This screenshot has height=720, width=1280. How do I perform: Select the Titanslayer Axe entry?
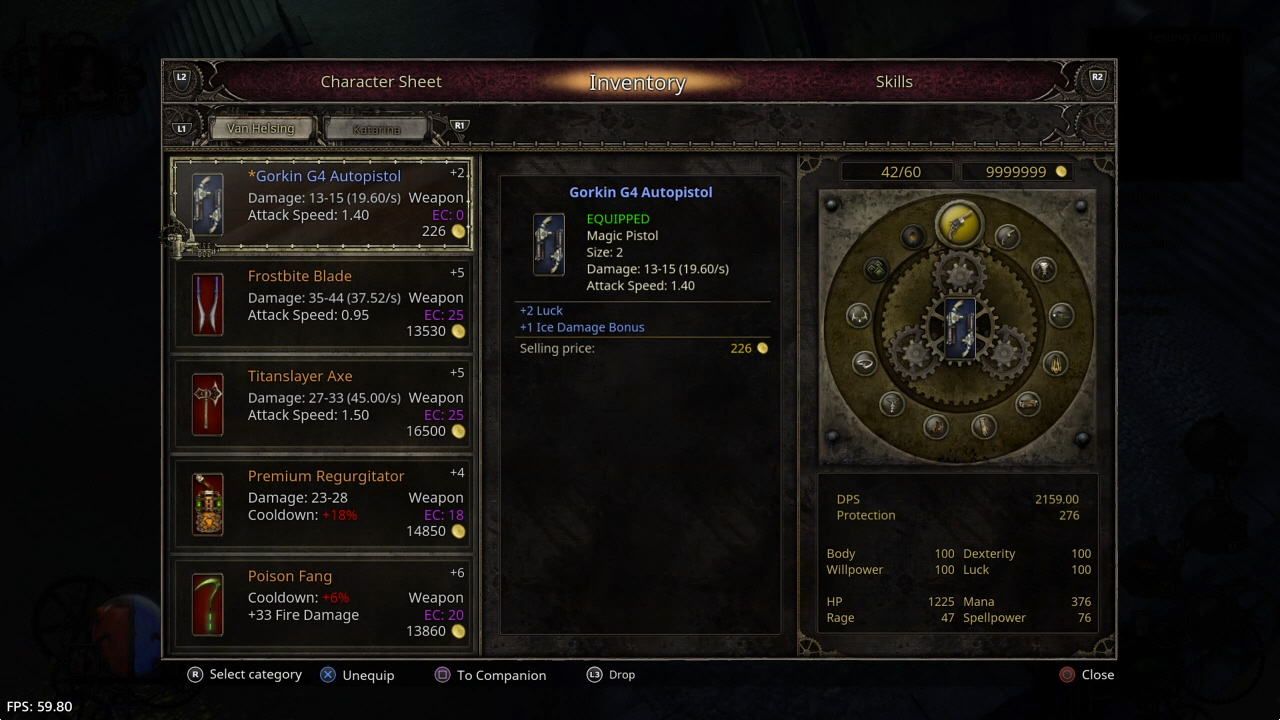(322, 404)
